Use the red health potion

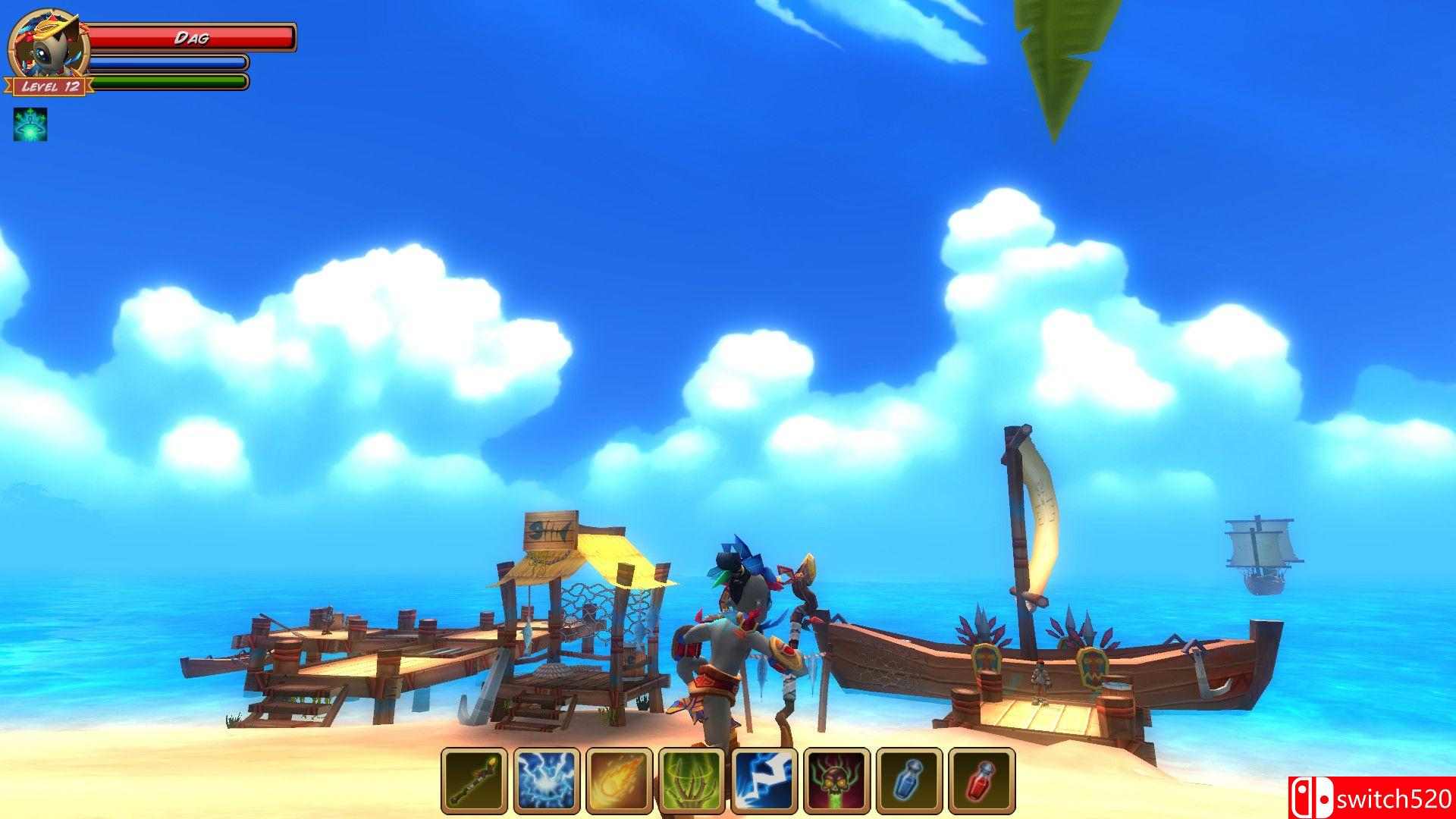[981, 780]
